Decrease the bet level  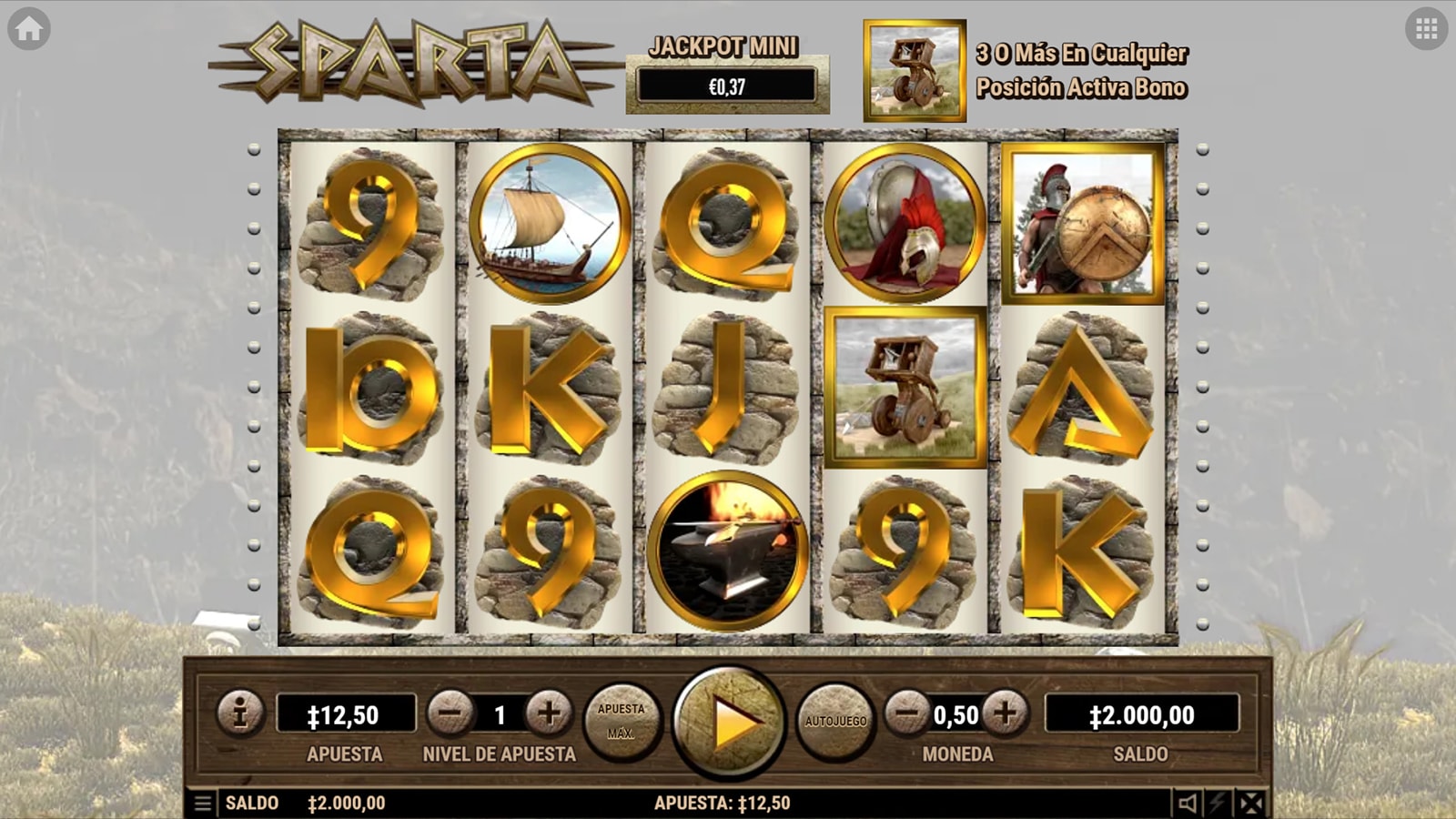450,713
